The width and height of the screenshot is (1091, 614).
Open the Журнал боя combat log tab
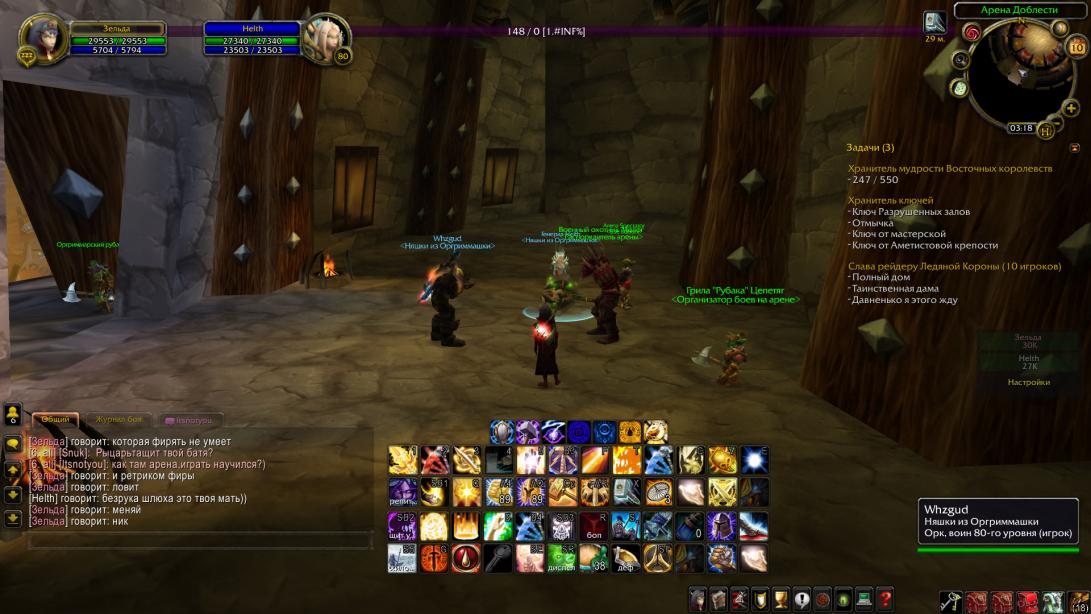pos(119,420)
